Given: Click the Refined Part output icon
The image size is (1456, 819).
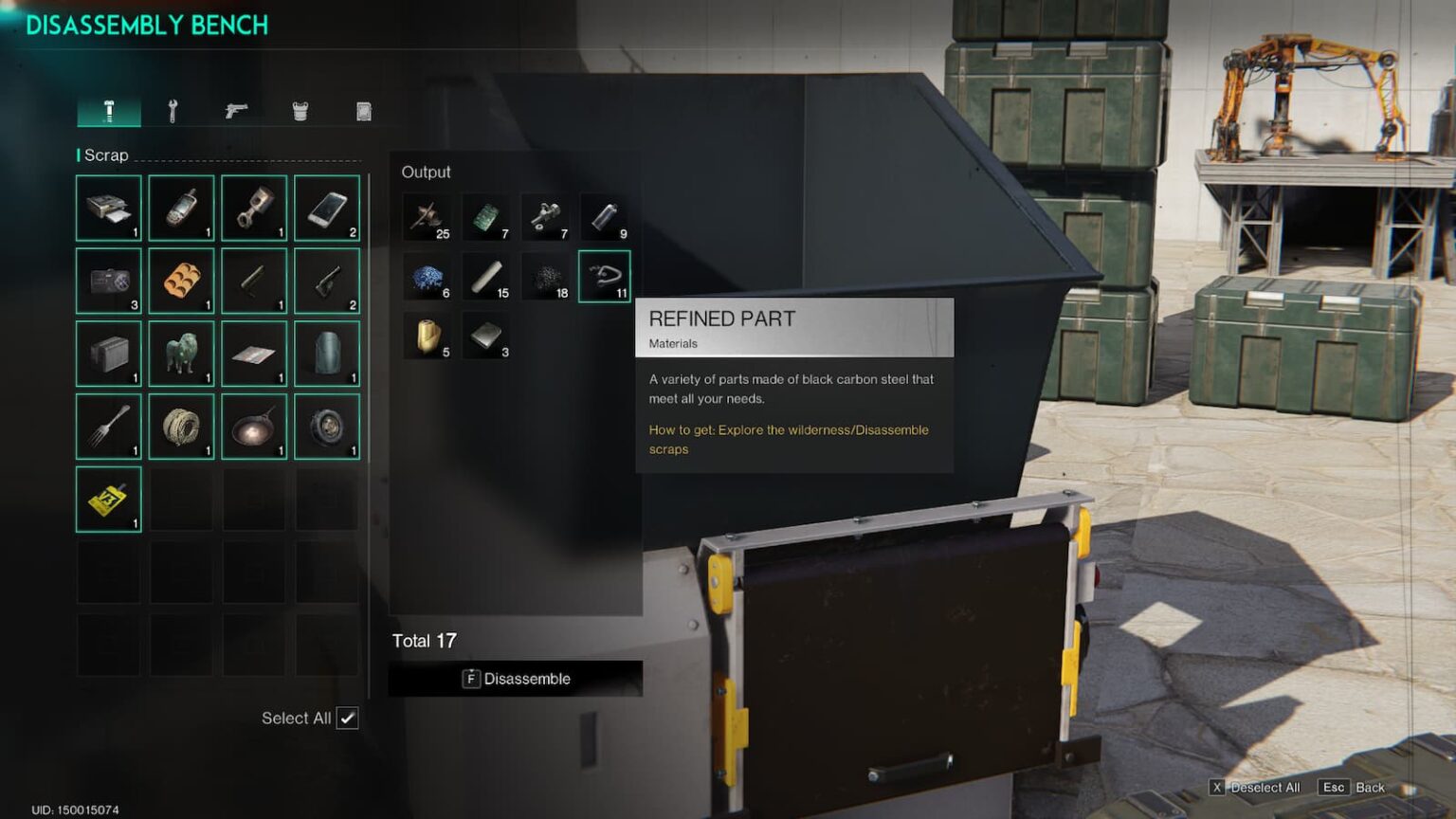Looking at the screenshot, I should tap(604, 277).
